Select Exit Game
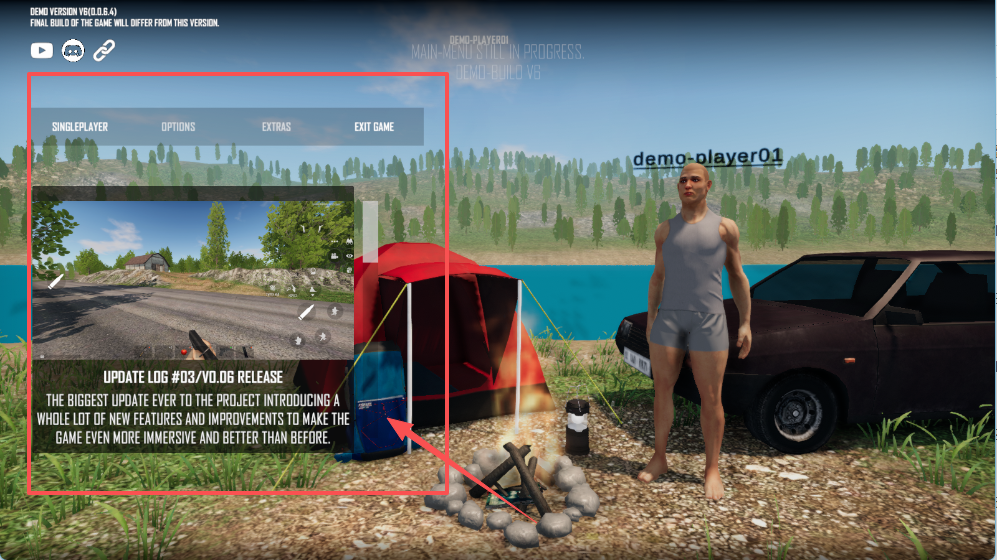 [374, 127]
